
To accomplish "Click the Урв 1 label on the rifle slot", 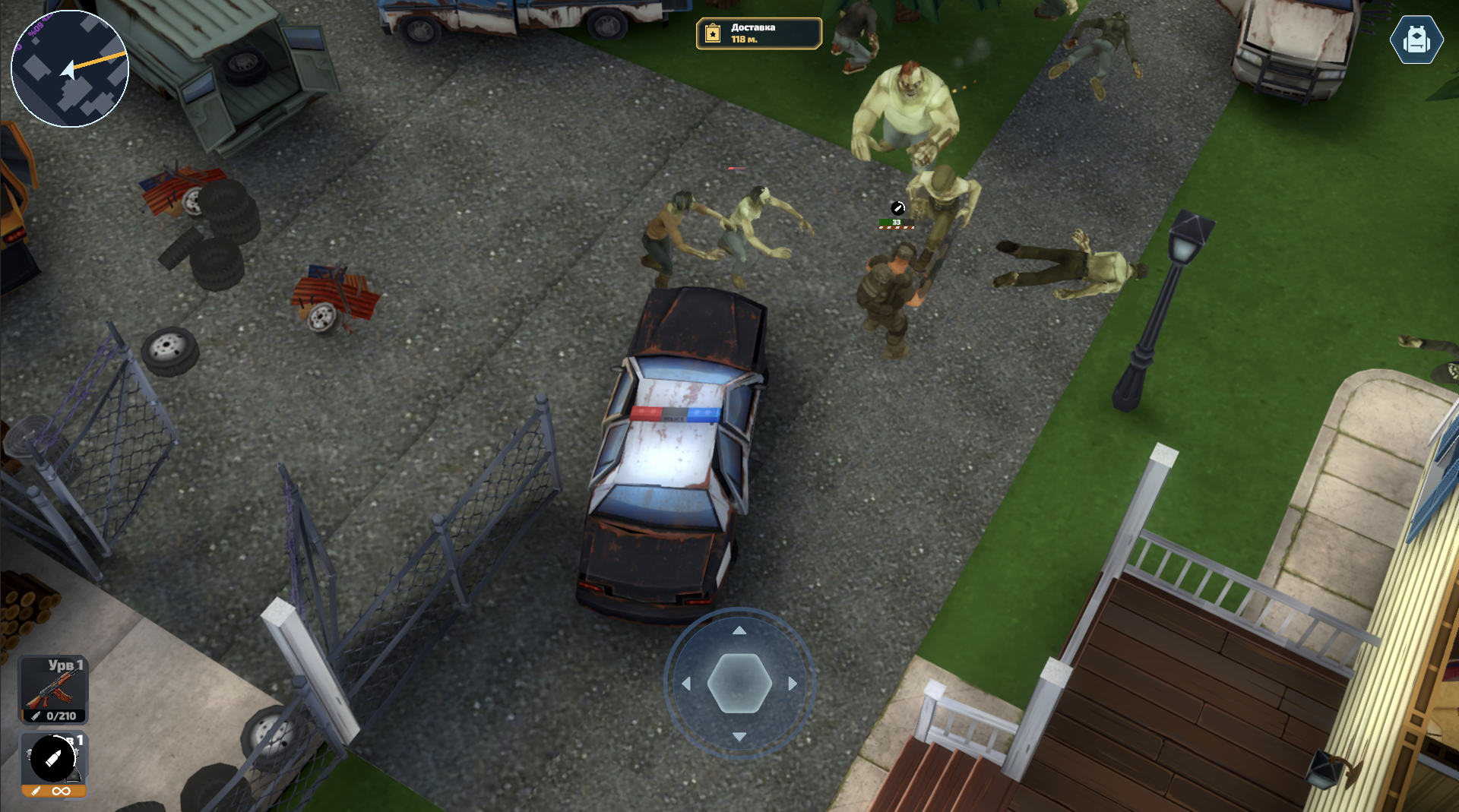I will (67, 664).
